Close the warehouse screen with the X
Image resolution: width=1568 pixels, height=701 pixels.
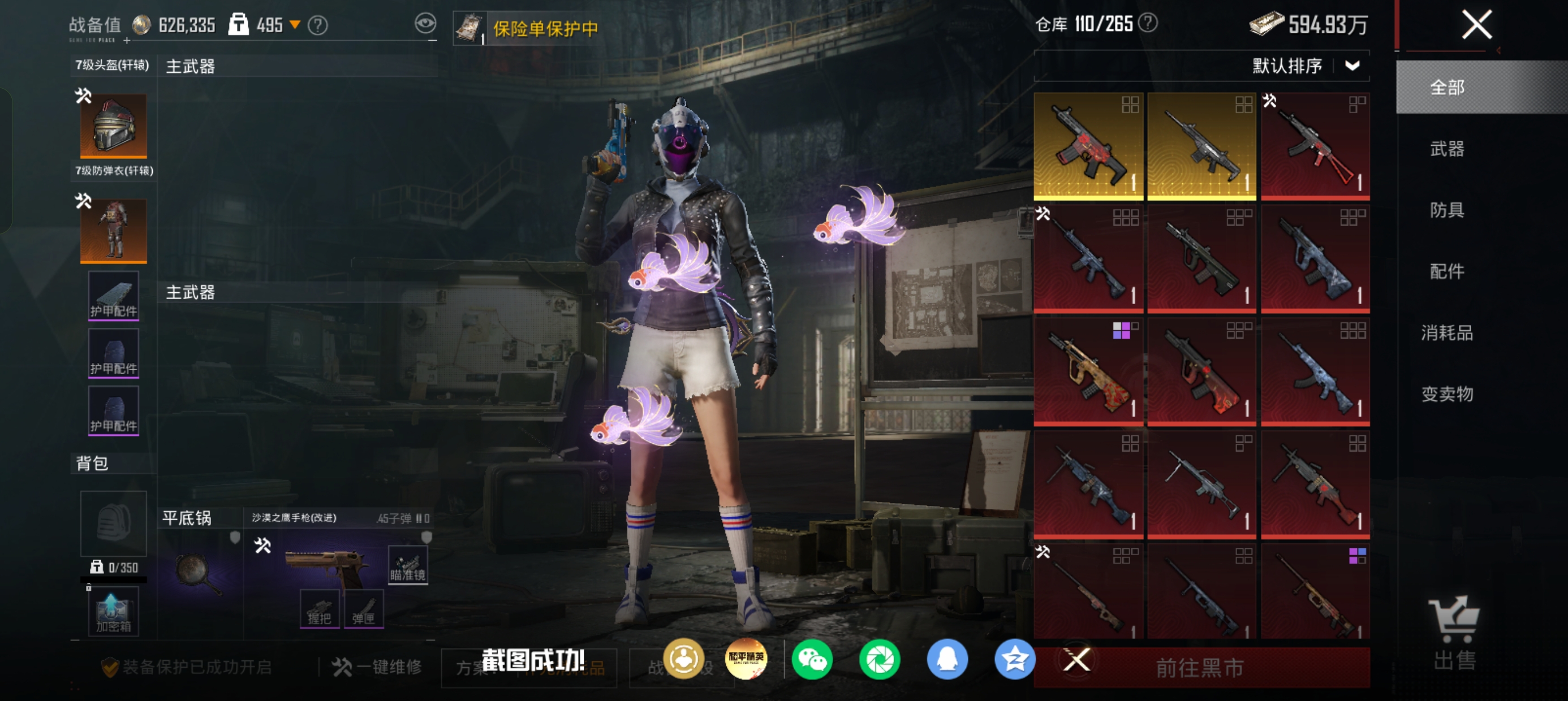pyautogui.click(x=1477, y=25)
